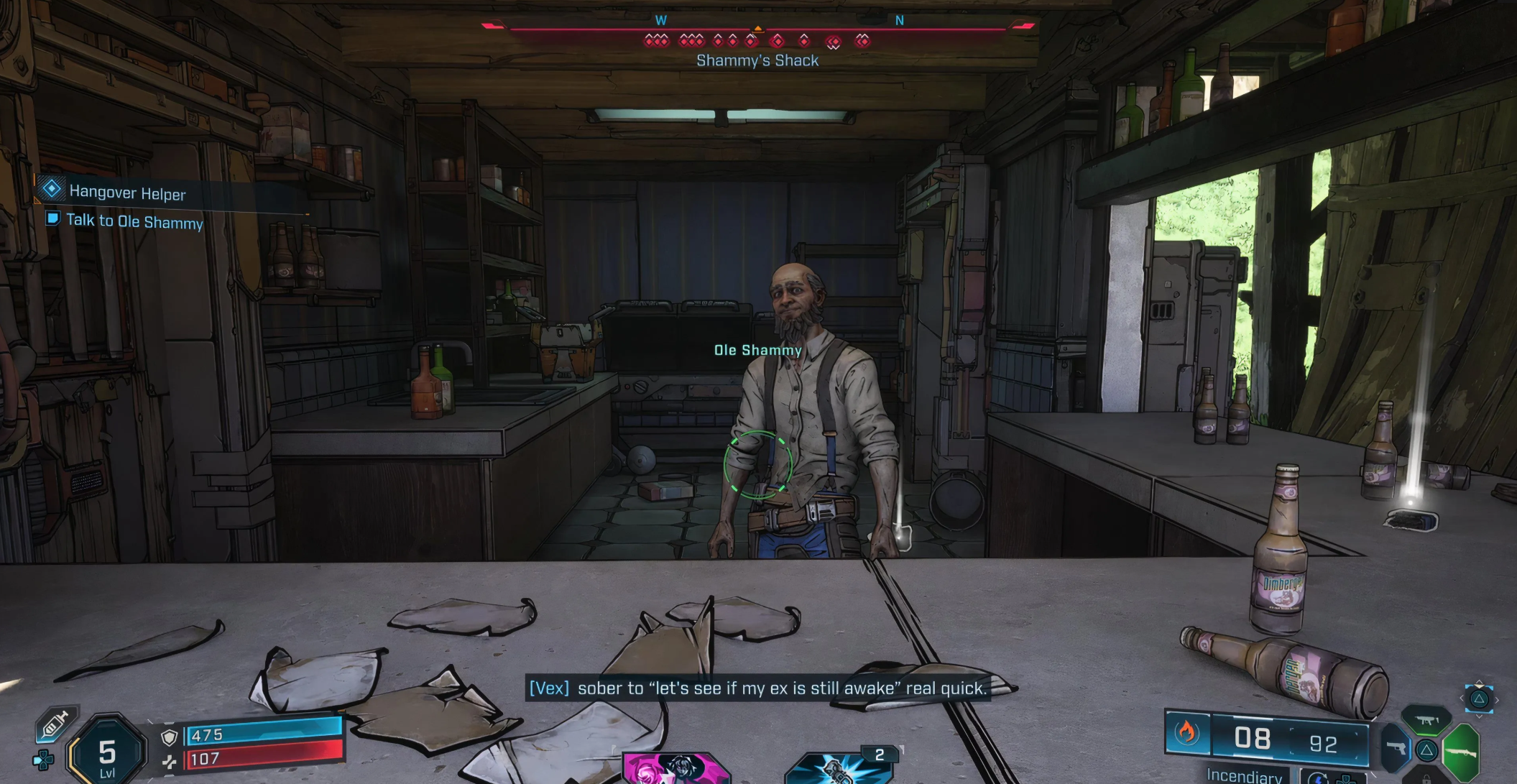Switch to the SMG weapon slot
The image size is (1517, 784).
[x=1426, y=720]
